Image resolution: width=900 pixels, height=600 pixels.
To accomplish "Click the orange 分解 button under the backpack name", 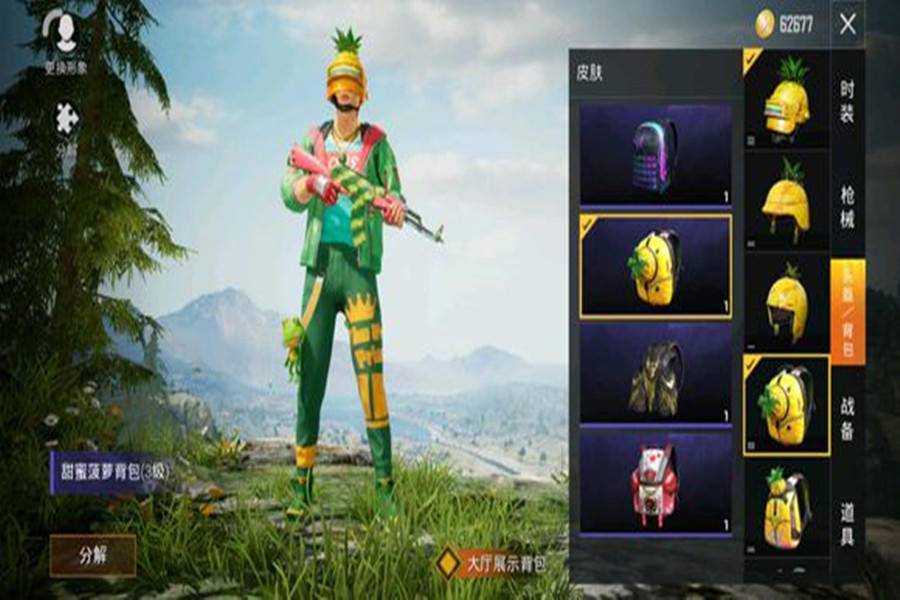I will point(92,554).
